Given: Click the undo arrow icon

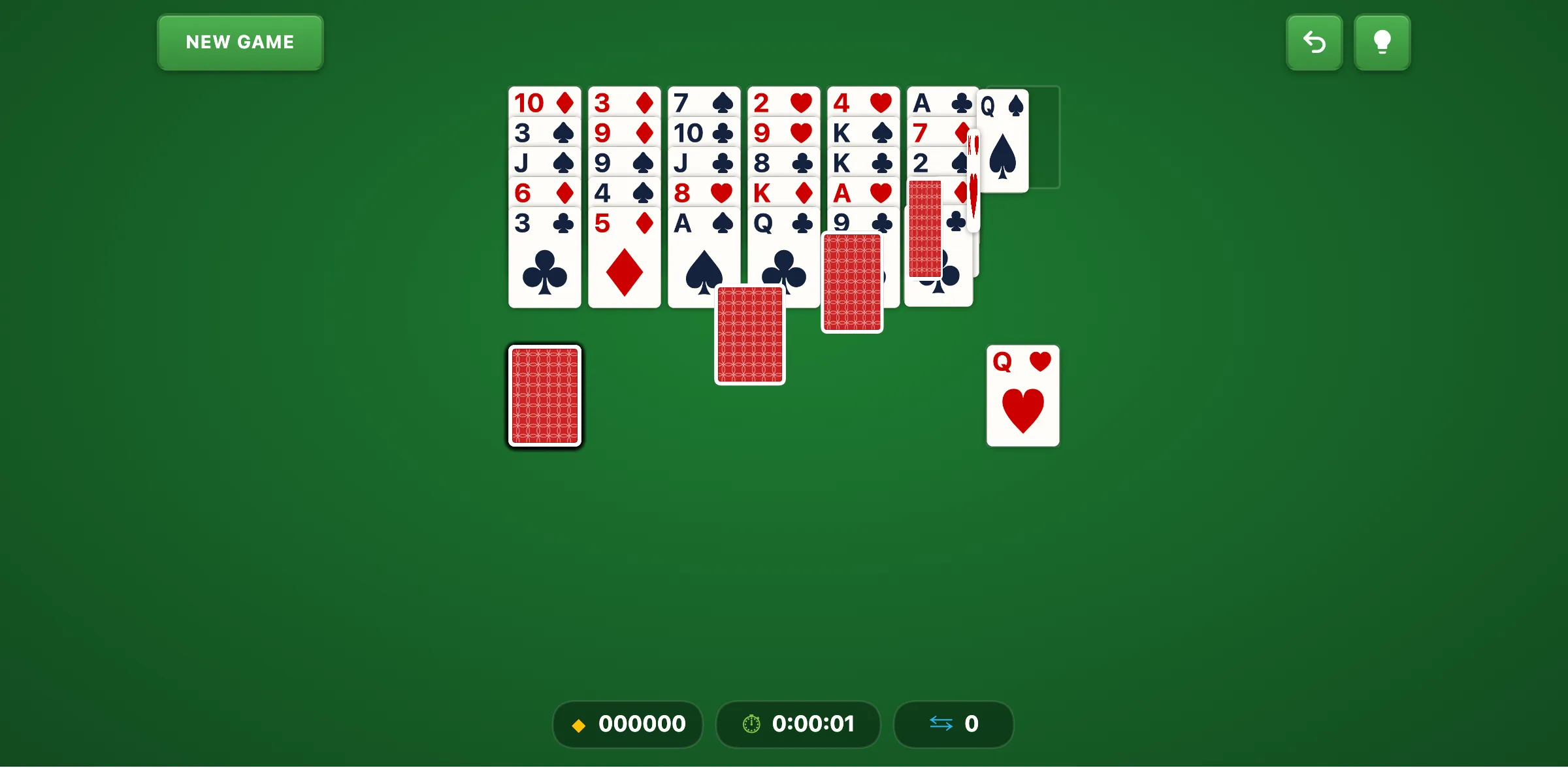Looking at the screenshot, I should coord(1314,42).
